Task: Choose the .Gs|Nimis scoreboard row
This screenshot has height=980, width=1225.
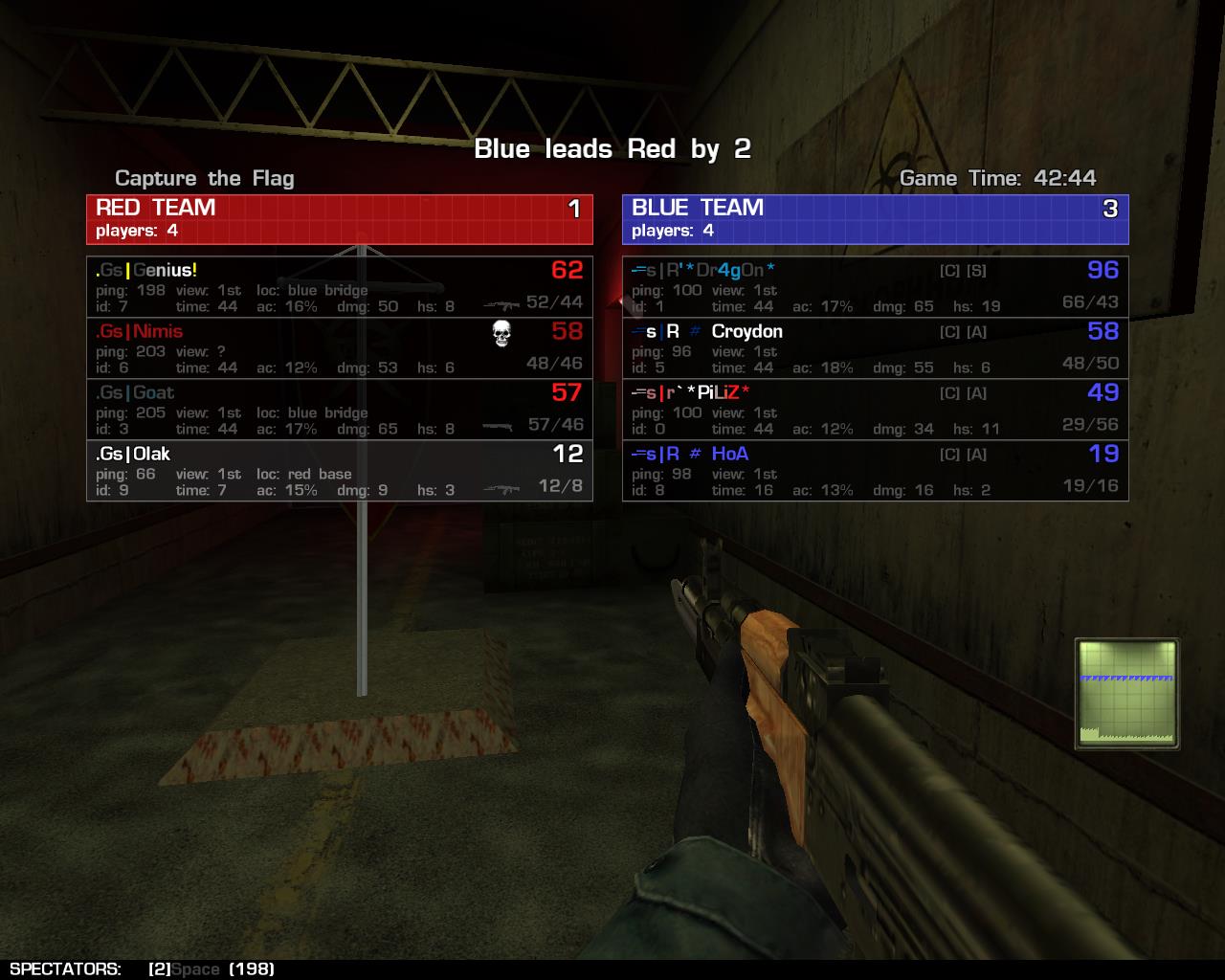Action: point(339,348)
